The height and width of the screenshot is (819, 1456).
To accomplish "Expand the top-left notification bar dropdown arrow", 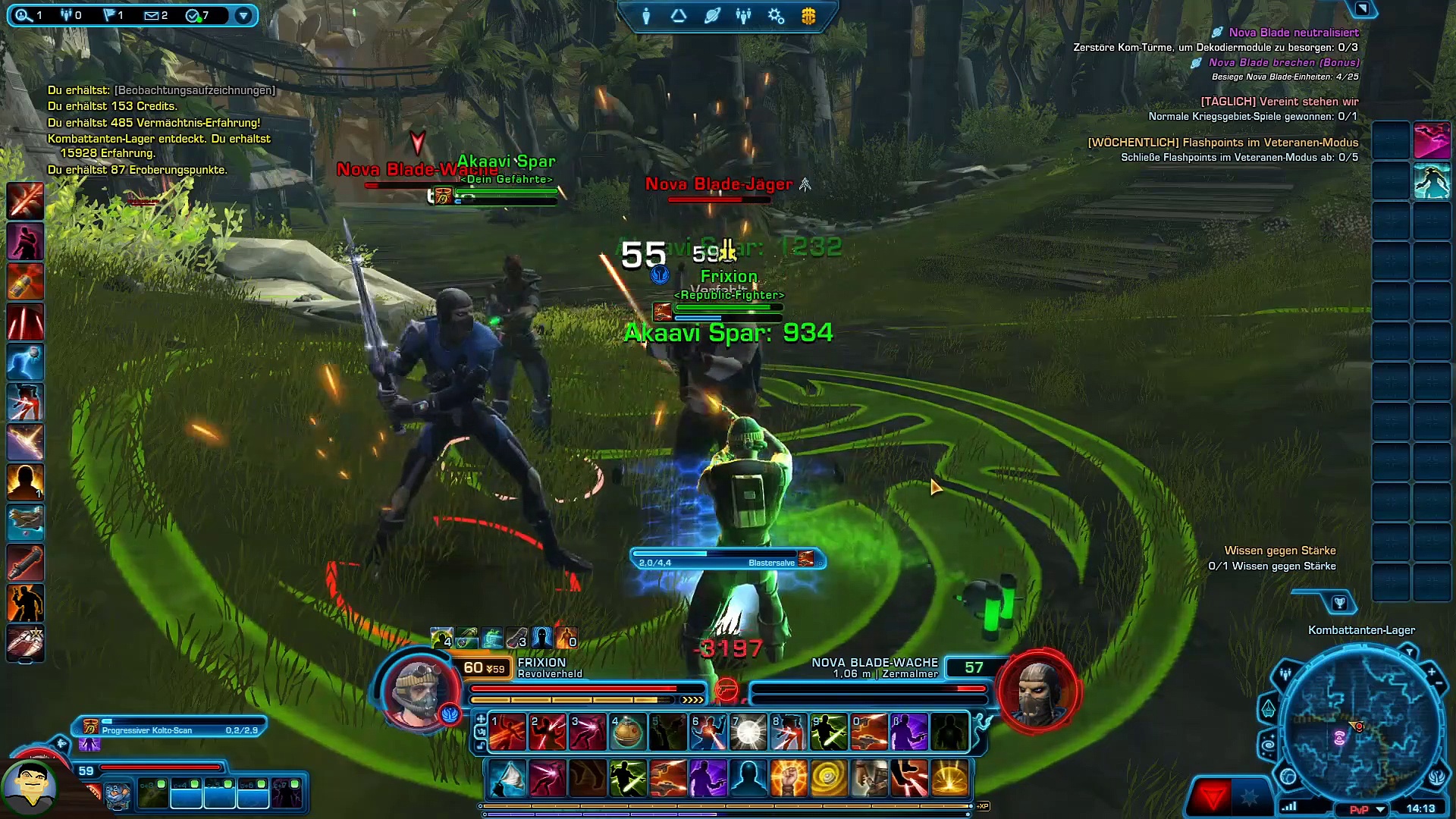I will 243,15.
